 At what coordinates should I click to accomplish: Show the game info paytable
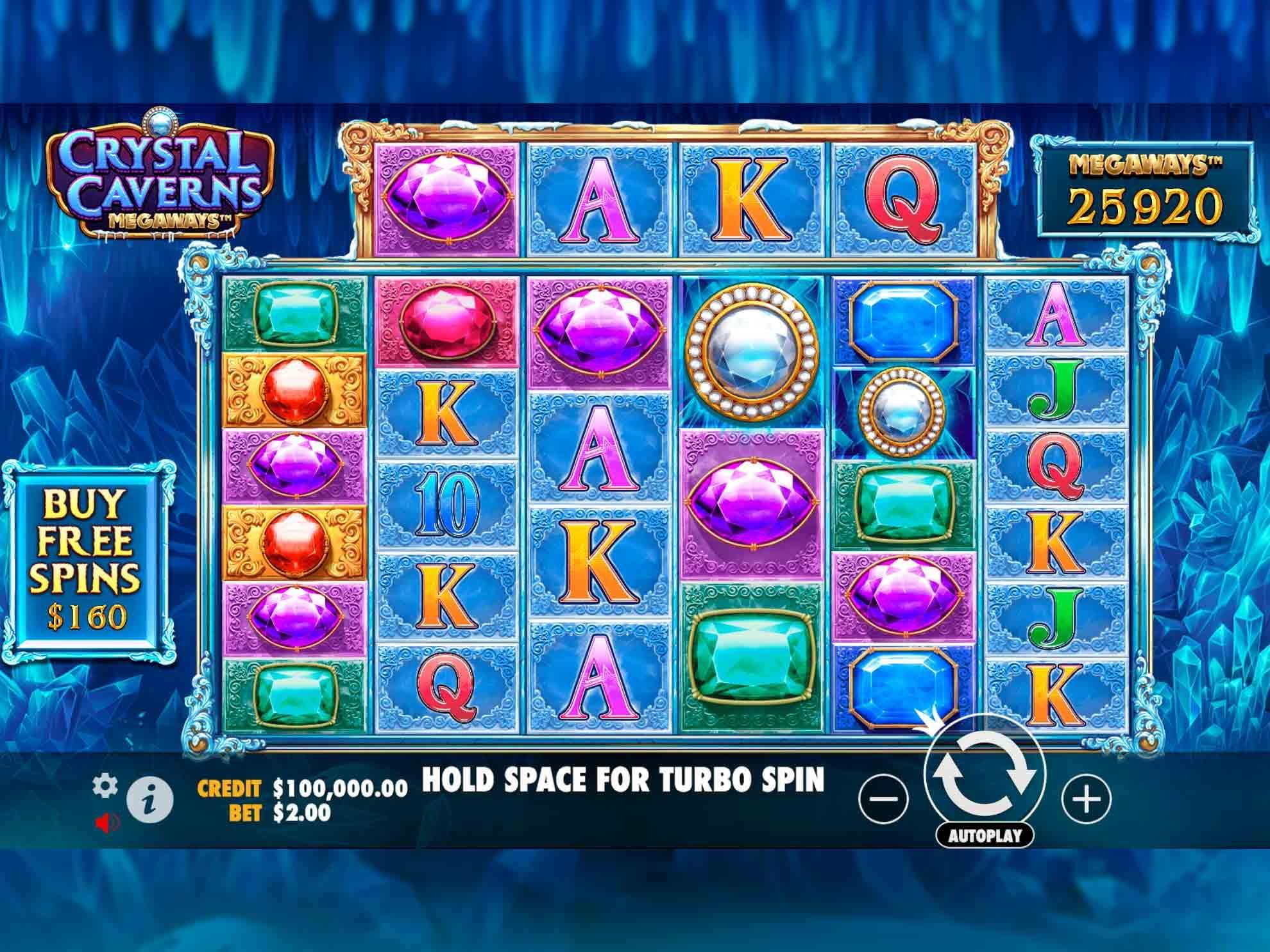point(149,800)
